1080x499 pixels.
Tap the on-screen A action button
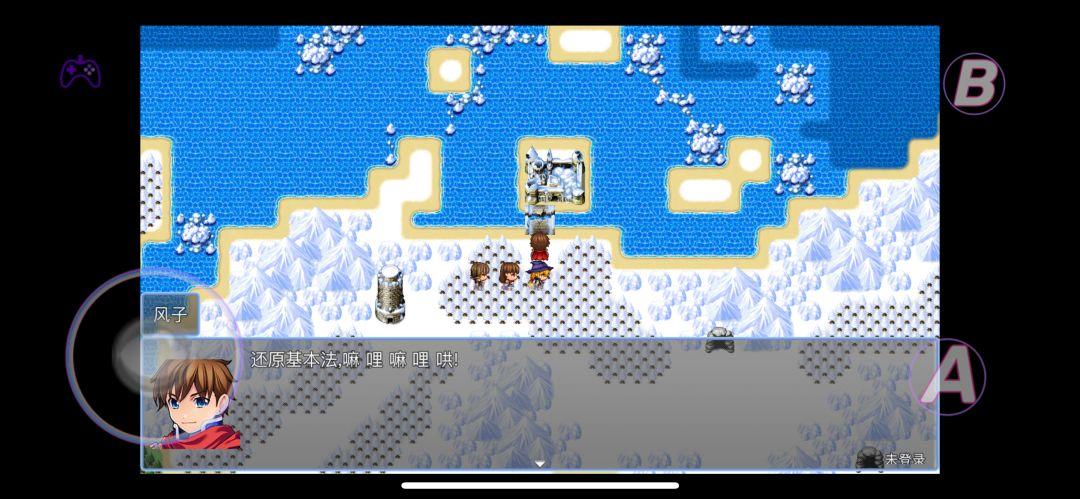pos(949,376)
